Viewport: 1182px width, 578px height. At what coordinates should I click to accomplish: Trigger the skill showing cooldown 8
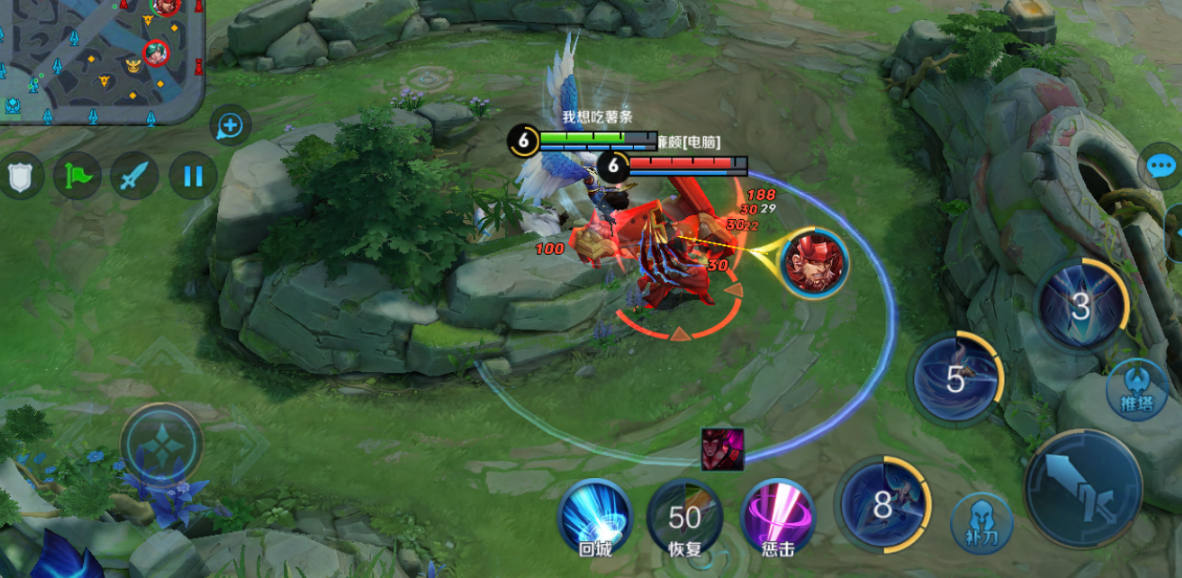(x=883, y=505)
